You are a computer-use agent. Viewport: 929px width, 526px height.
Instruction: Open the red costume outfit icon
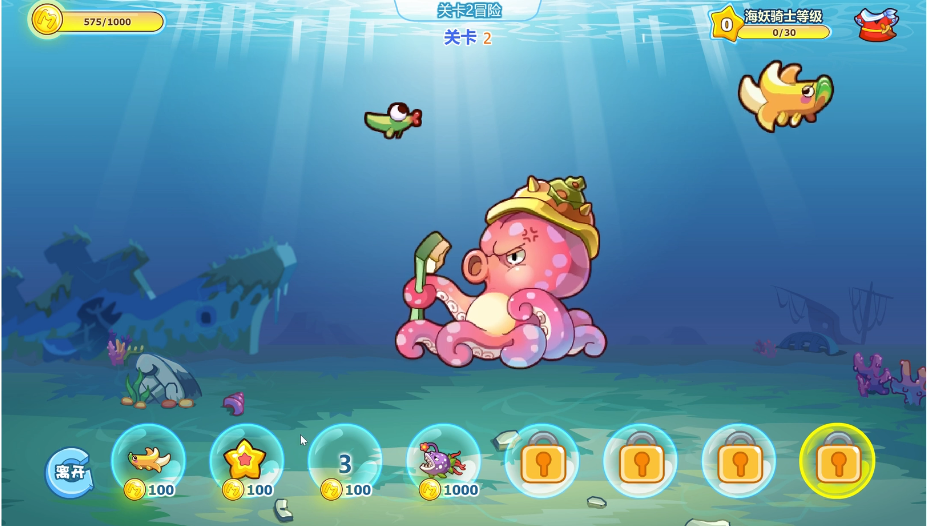(x=875, y=24)
